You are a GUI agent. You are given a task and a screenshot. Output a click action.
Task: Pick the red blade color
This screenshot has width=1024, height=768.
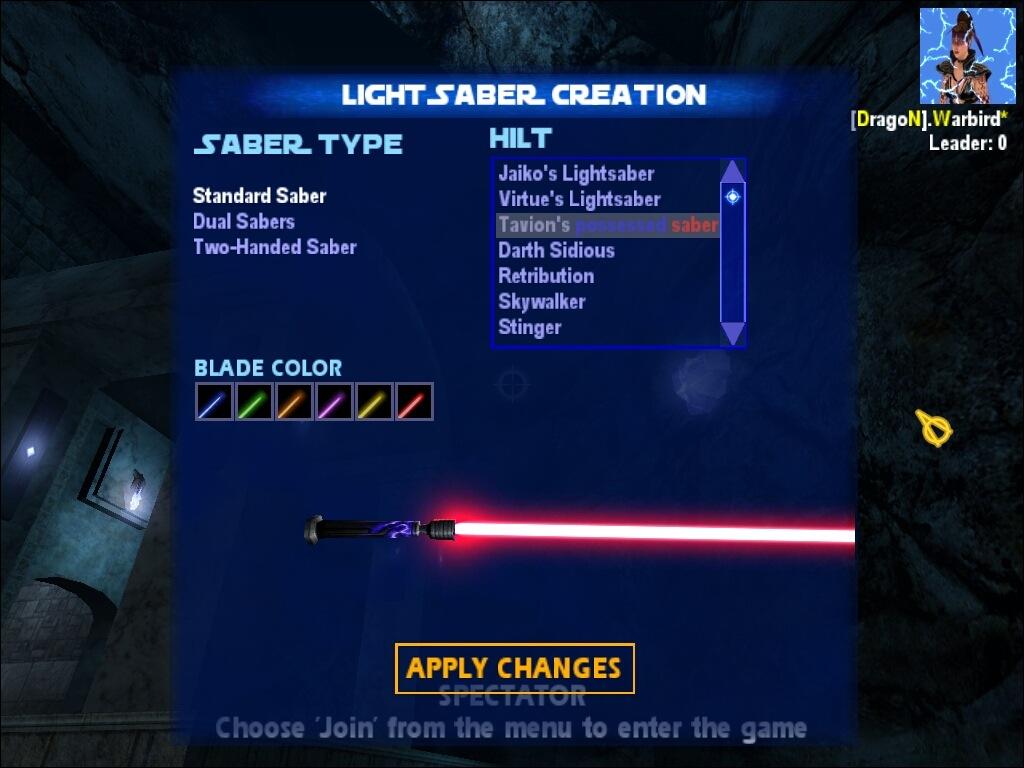[x=414, y=402]
